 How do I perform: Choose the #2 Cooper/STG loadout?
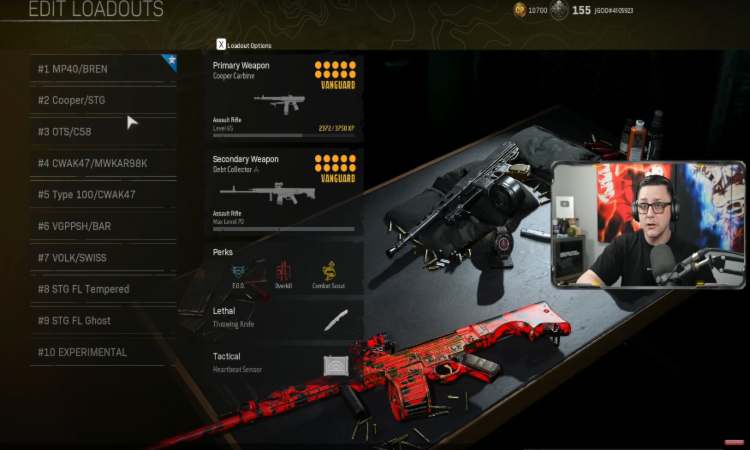102,100
